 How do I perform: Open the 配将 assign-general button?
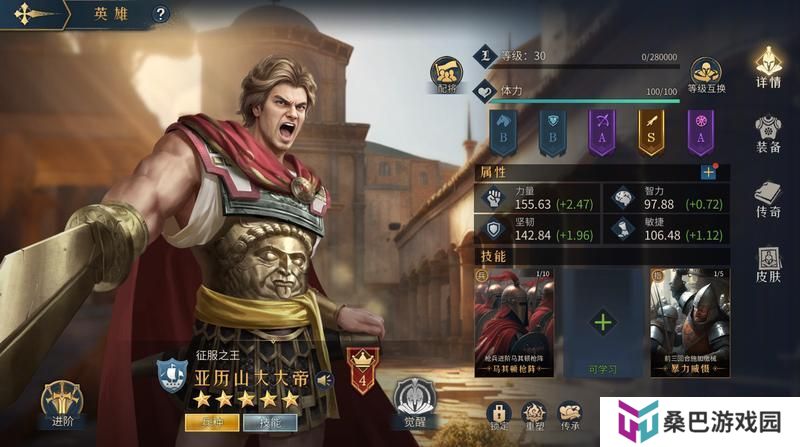pyautogui.click(x=445, y=73)
